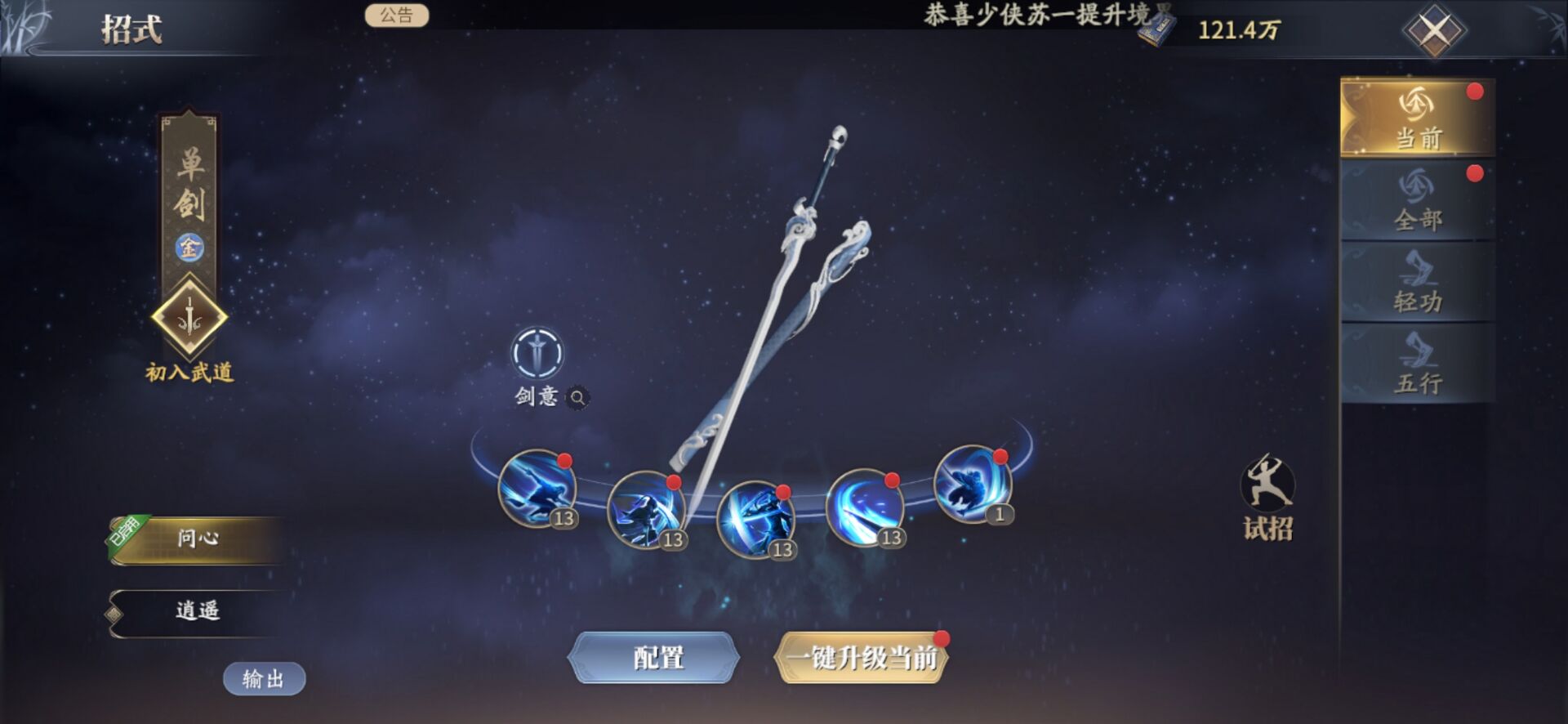Image resolution: width=1568 pixels, height=724 pixels.
Task: Open the 公告 announcement
Action: [396, 16]
